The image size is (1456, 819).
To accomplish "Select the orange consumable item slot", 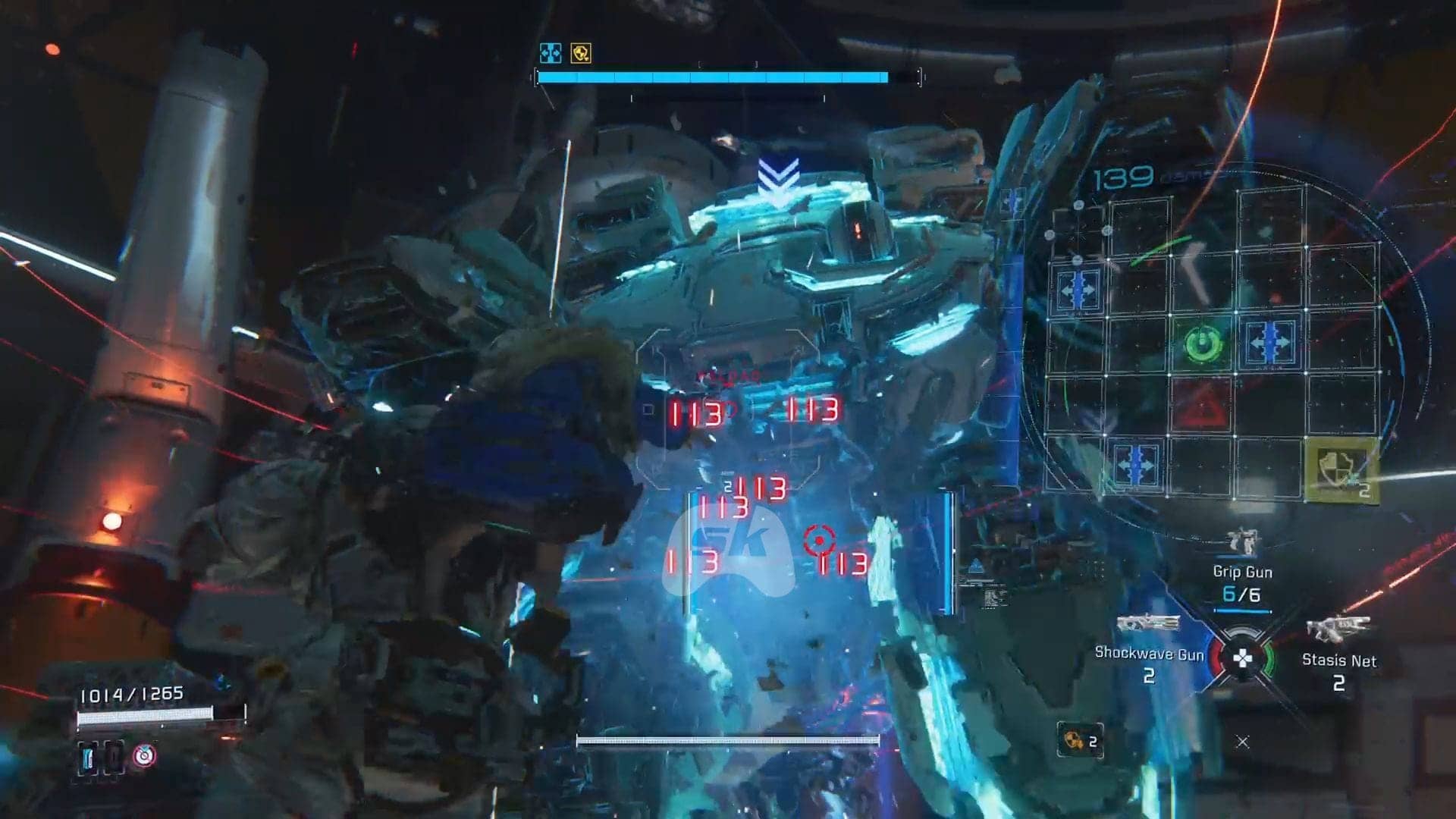I will pos(1079,740).
